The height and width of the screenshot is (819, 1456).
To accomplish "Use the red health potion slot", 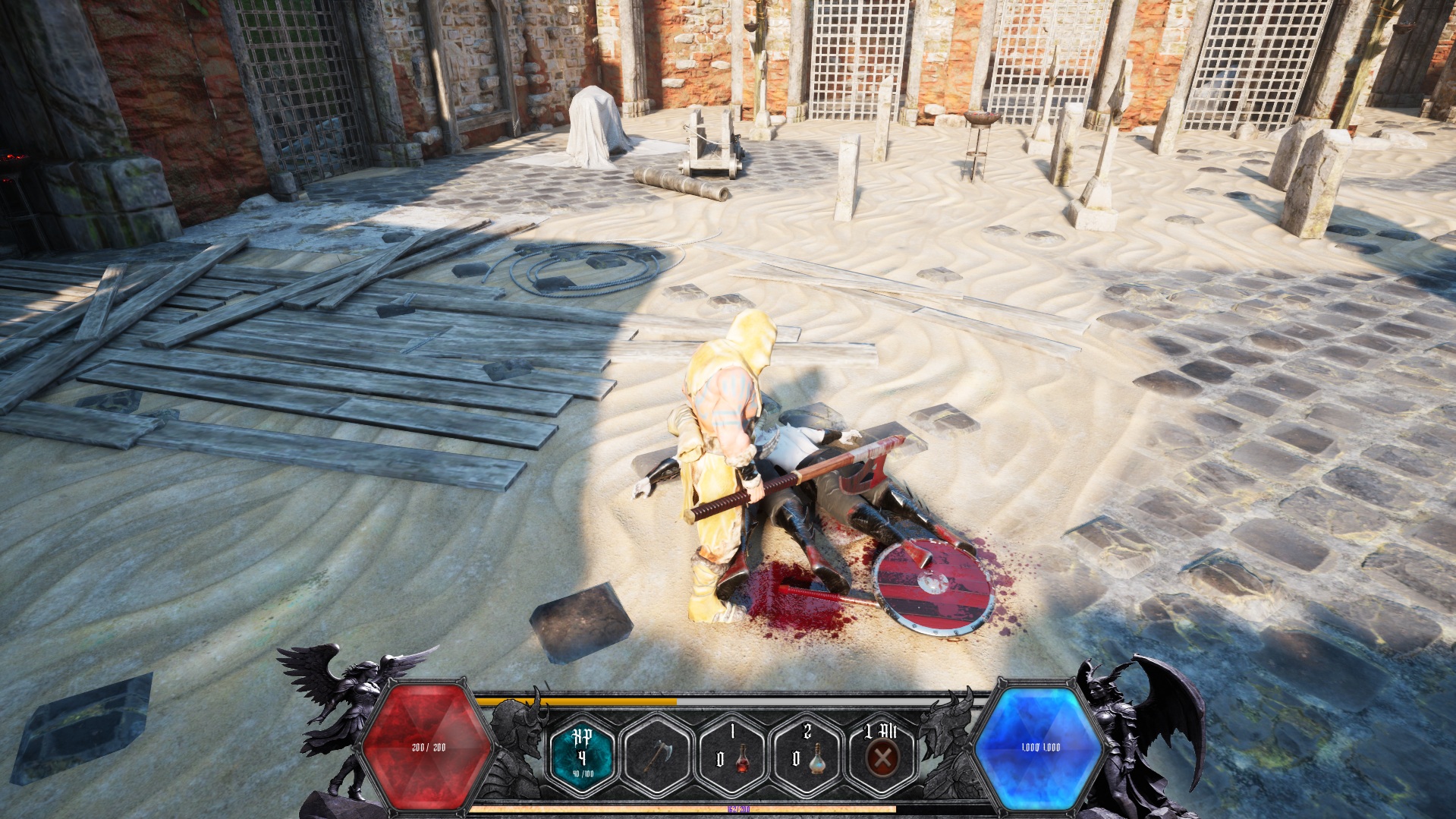I will click(732, 755).
